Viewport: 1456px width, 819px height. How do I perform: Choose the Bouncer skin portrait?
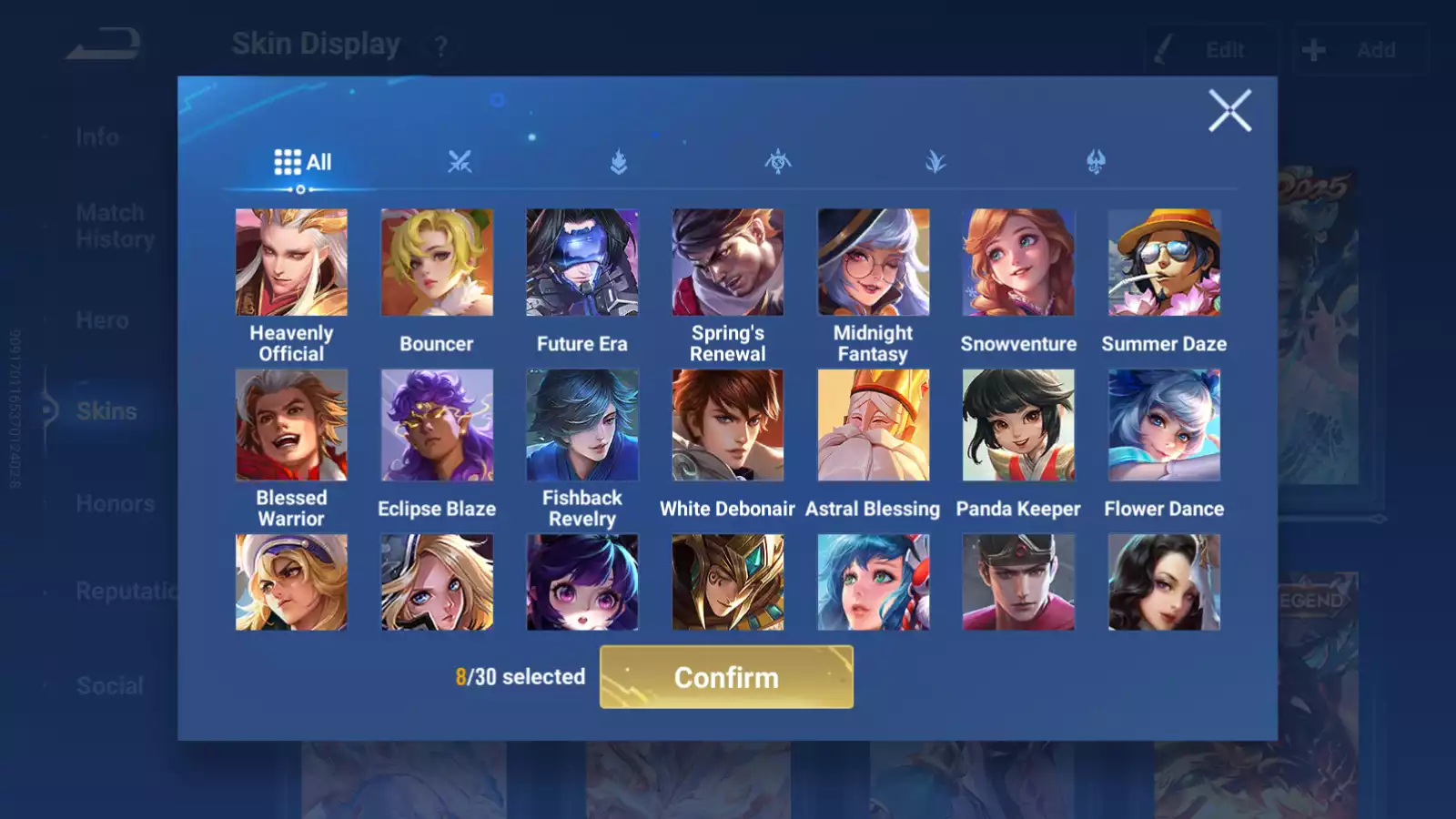437,263
